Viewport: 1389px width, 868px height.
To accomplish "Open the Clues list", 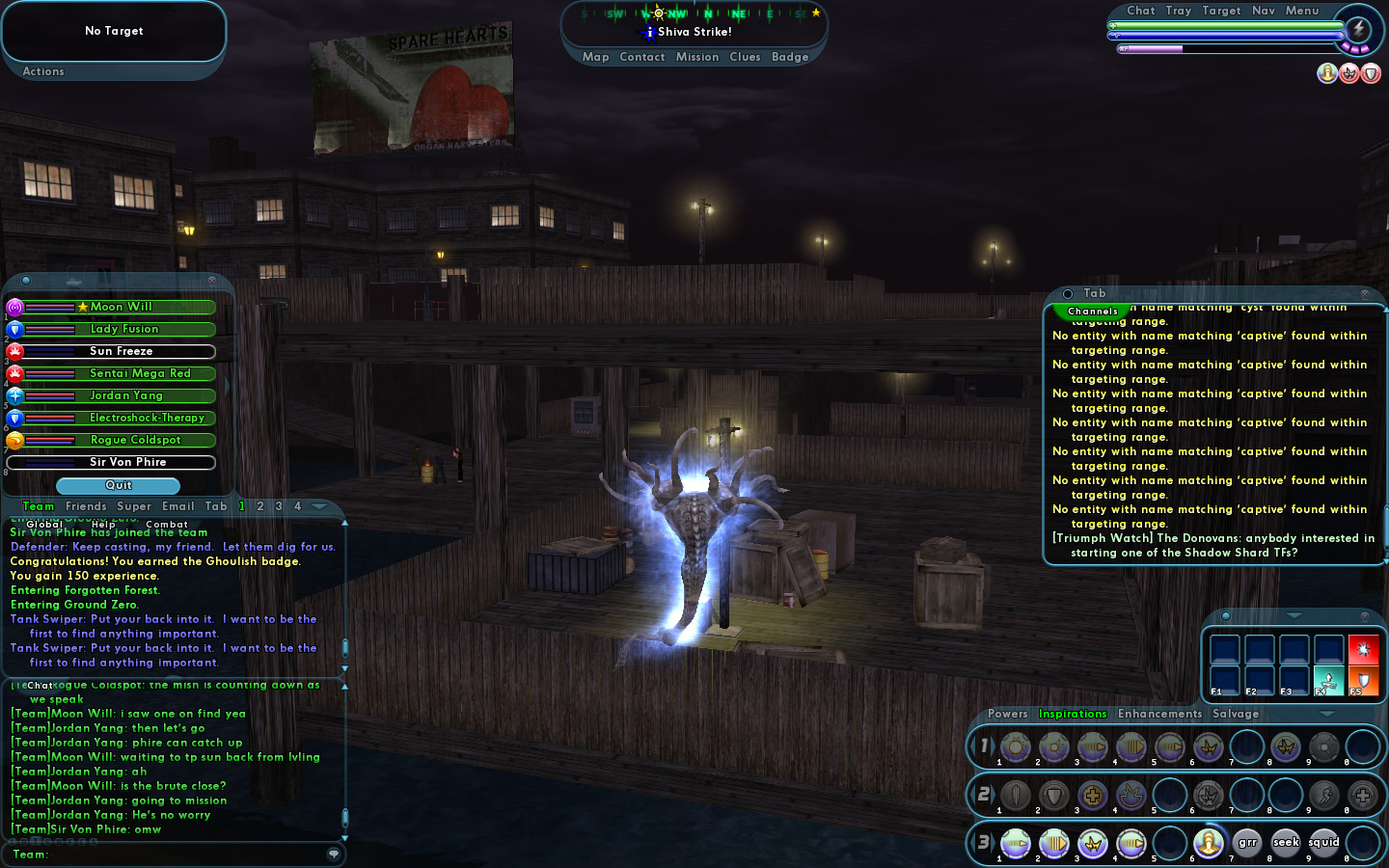I will pyautogui.click(x=745, y=57).
